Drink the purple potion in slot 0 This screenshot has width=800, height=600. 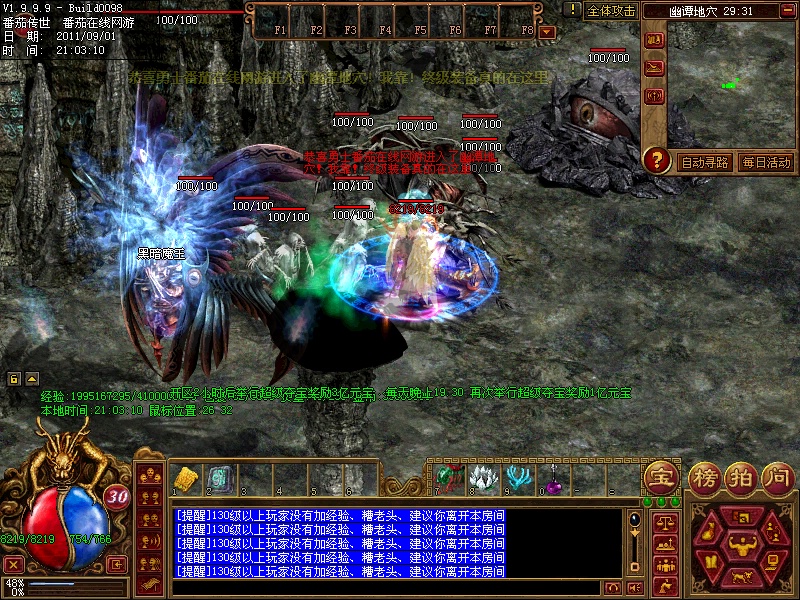click(551, 479)
